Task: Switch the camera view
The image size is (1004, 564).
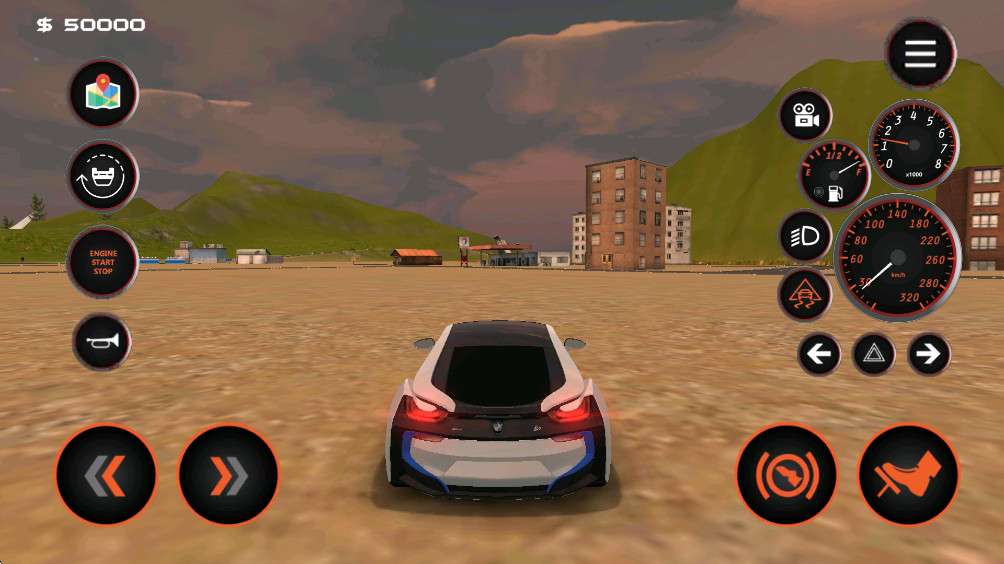Action: tap(805, 116)
